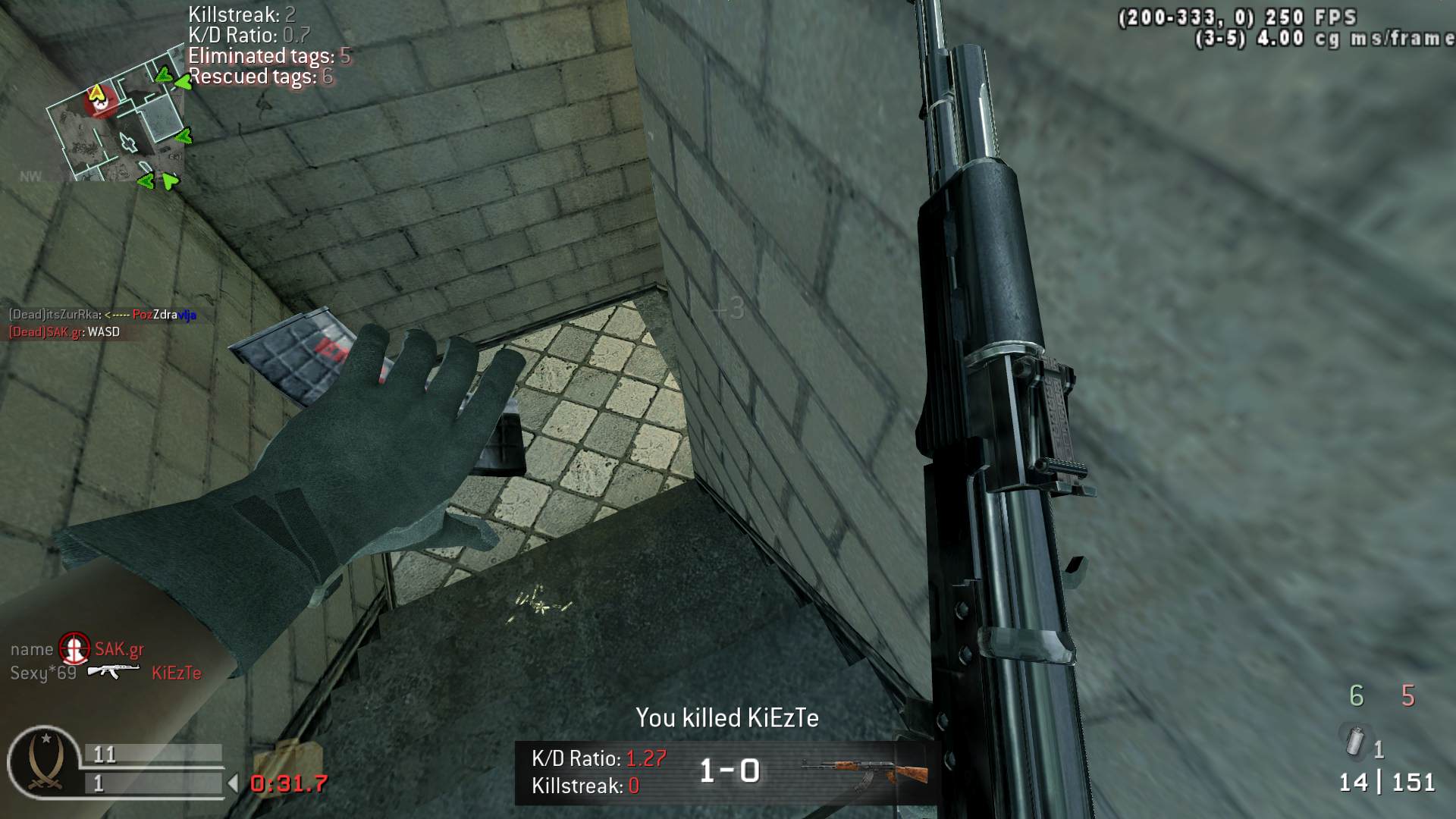Click the SAK.gr WASD chat message
1456x819 pixels.
(x=64, y=332)
